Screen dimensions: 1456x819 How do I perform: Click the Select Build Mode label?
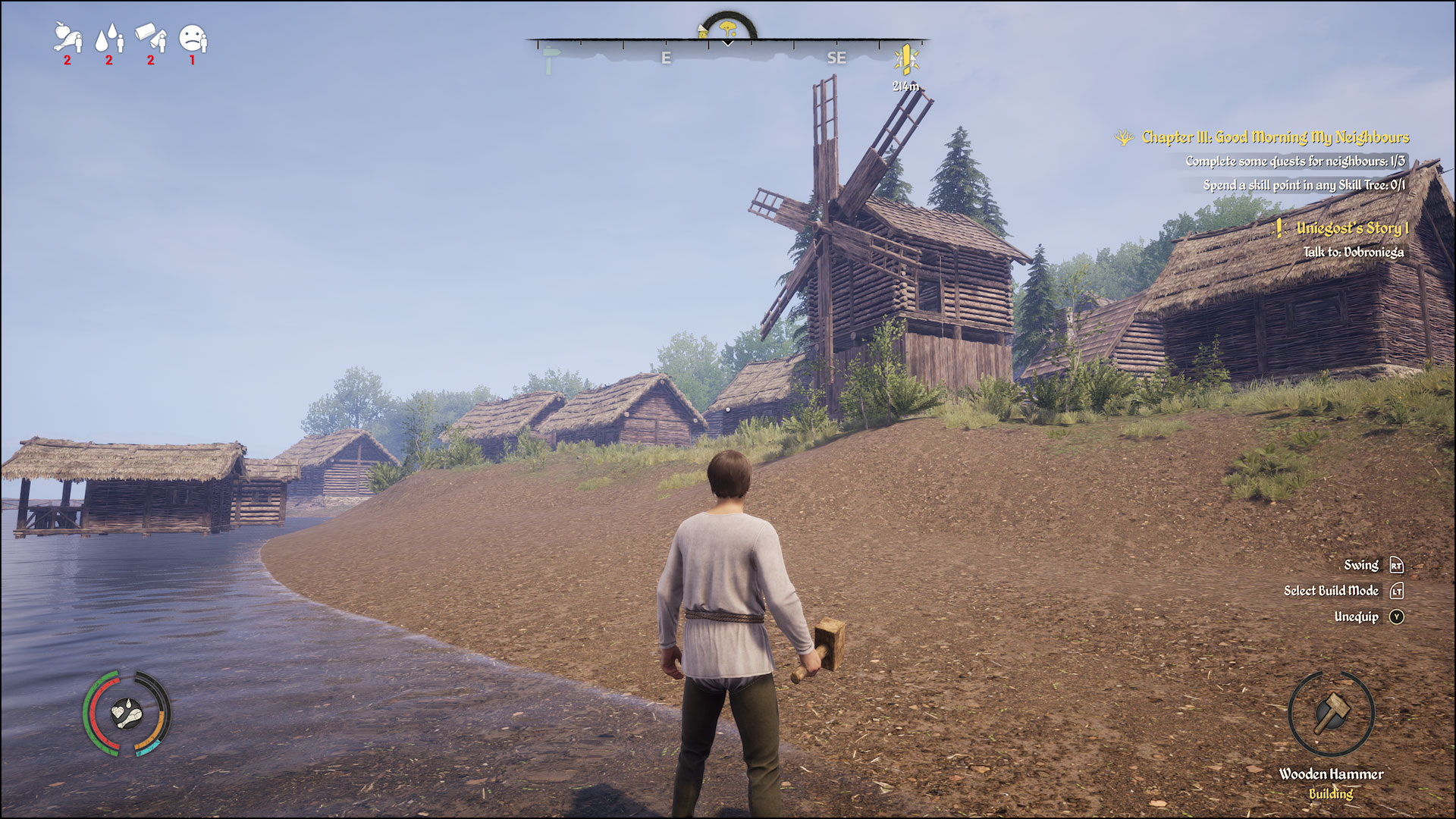pos(1332,591)
